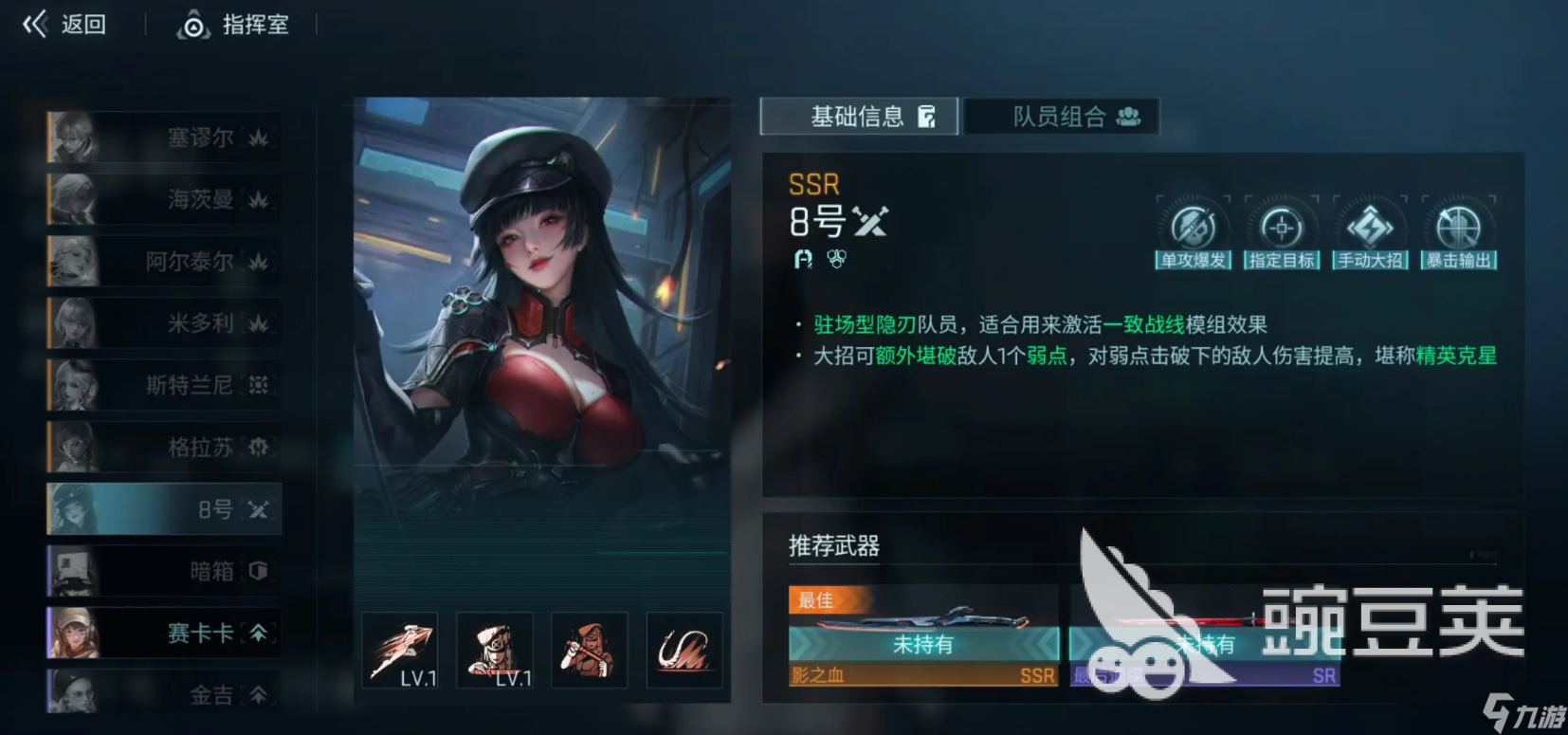Click the hexagon cluster icon under the SSR label
Viewport: 1568px width, 735px height.
835,257
